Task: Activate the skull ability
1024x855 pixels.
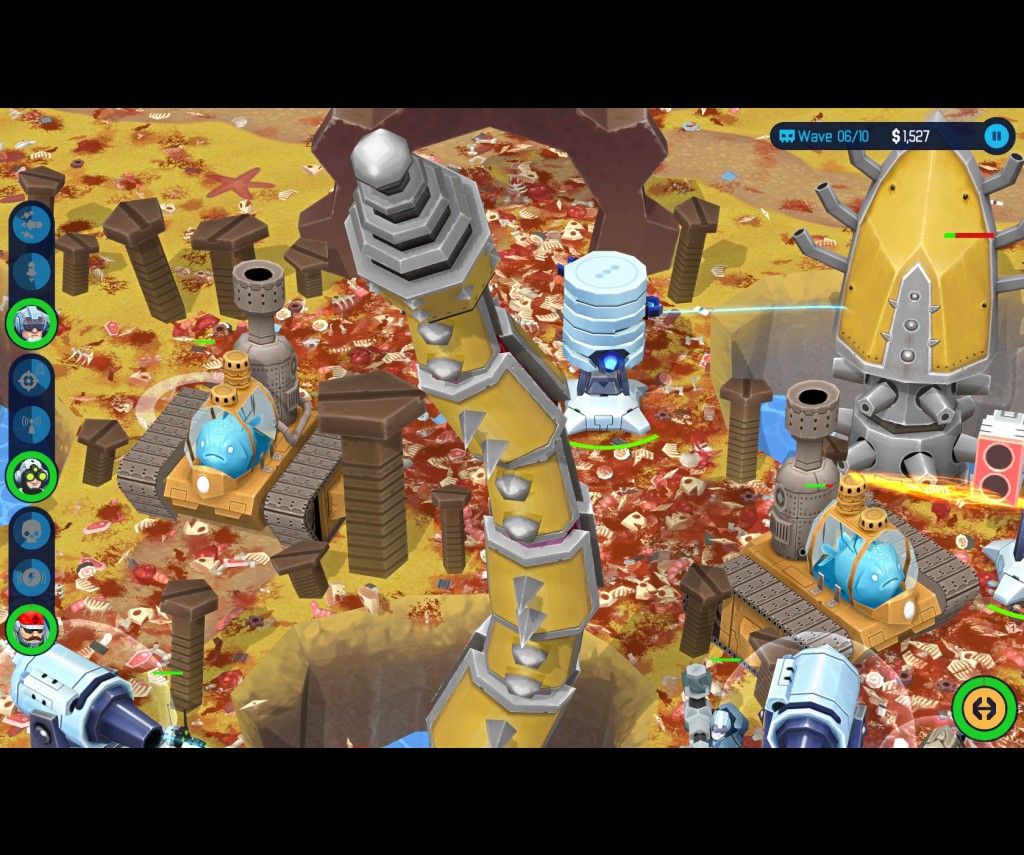Action: pyautogui.click(x=31, y=532)
